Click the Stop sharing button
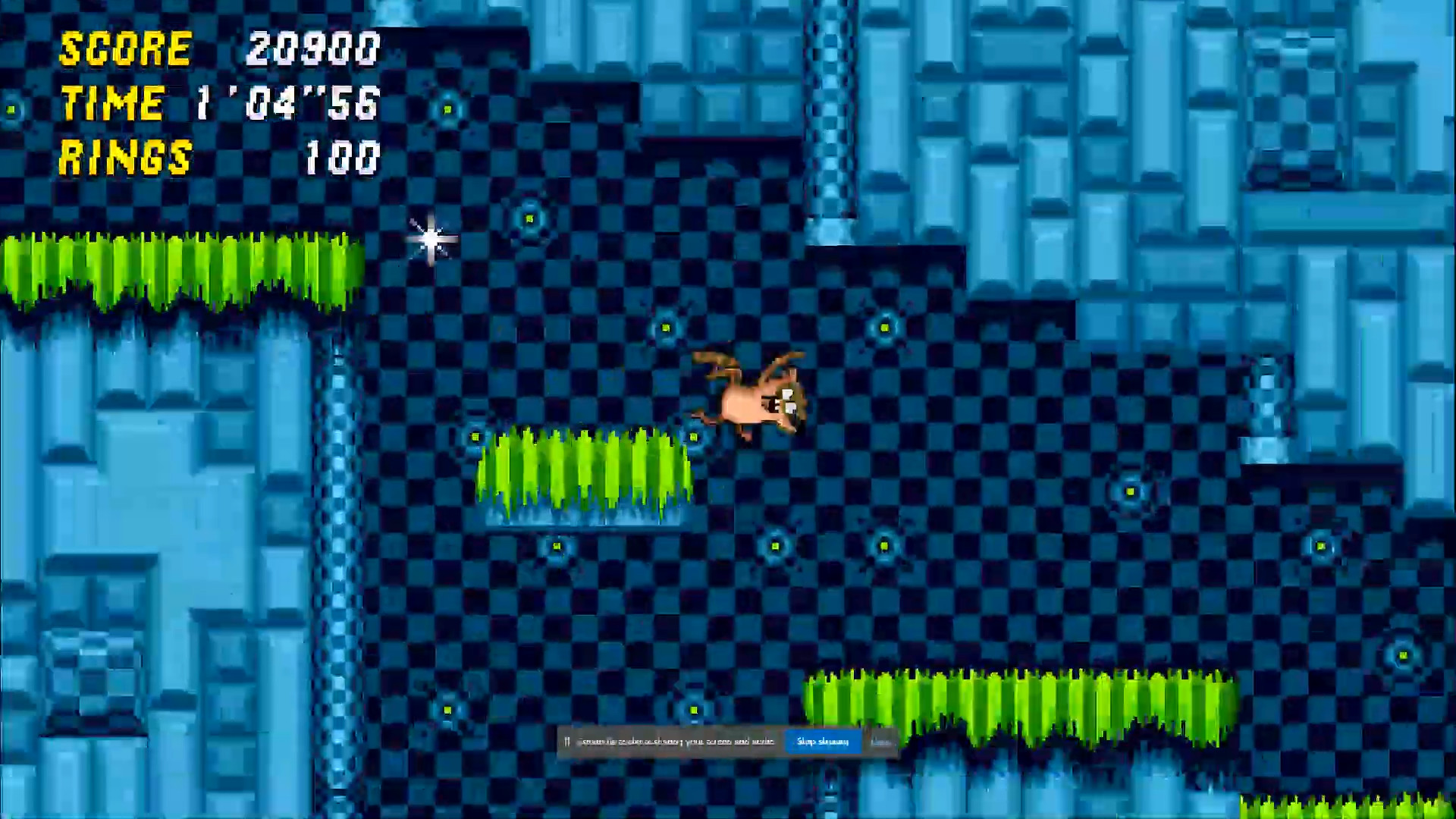Viewport: 1456px width, 819px height. click(x=822, y=742)
